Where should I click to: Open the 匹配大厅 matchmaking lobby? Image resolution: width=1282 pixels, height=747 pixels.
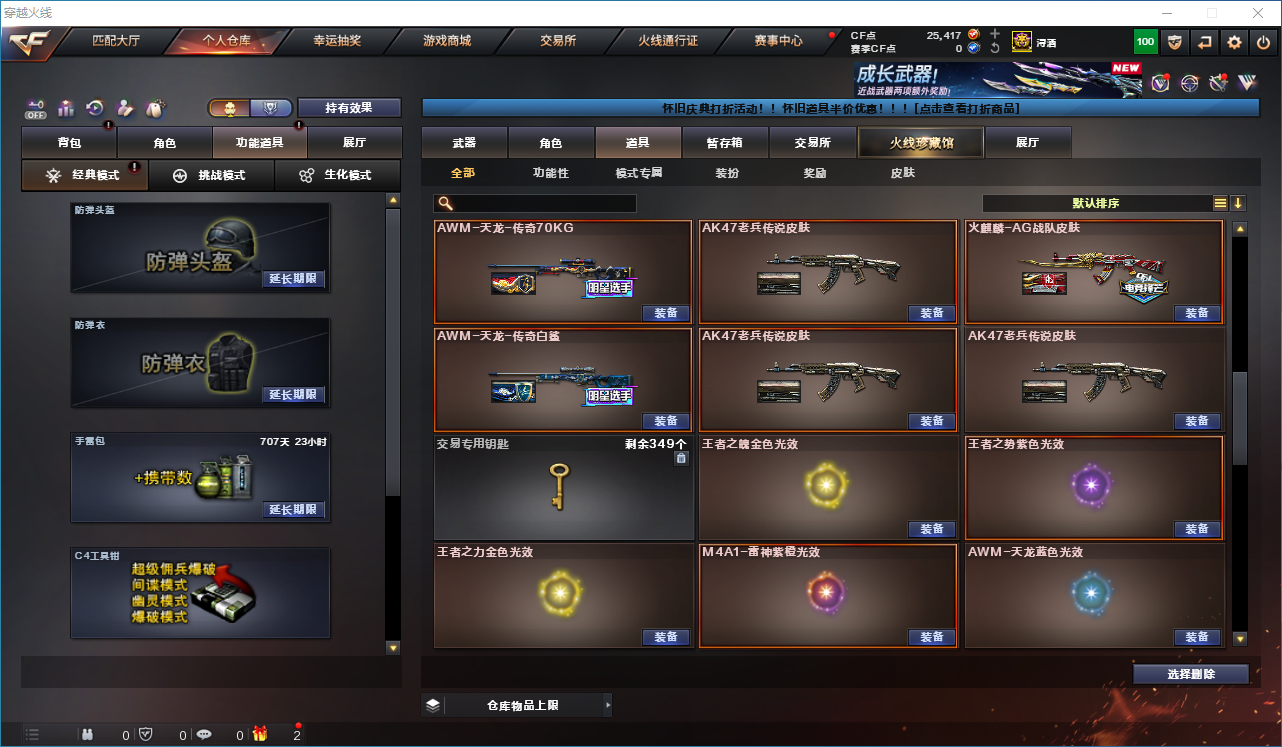116,41
